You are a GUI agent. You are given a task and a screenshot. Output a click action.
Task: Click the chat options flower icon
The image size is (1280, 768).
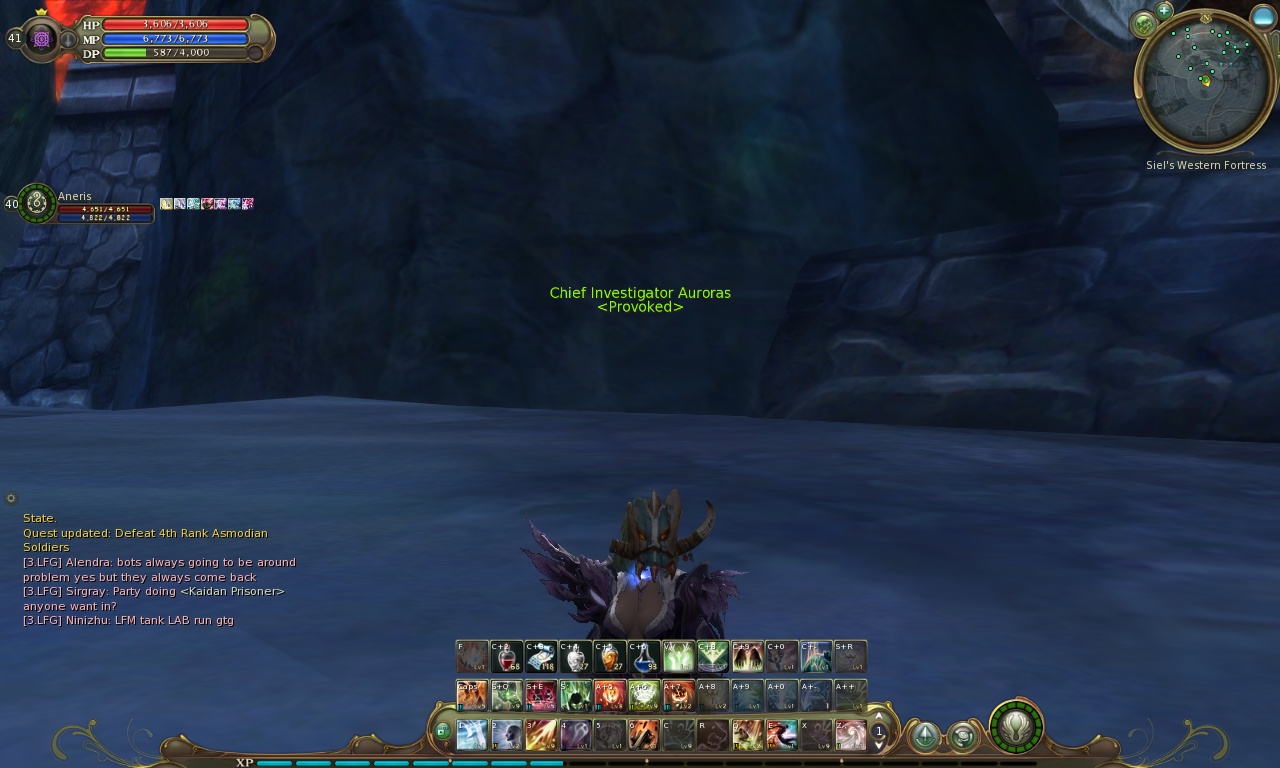click(x=11, y=498)
